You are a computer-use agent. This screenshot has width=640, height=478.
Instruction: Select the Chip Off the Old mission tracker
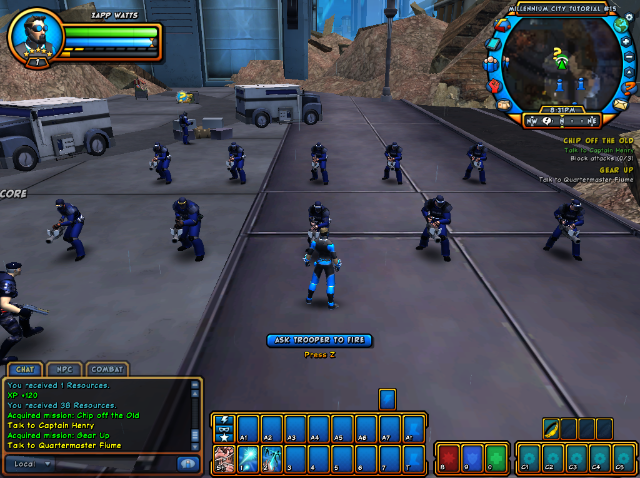[x=598, y=141]
